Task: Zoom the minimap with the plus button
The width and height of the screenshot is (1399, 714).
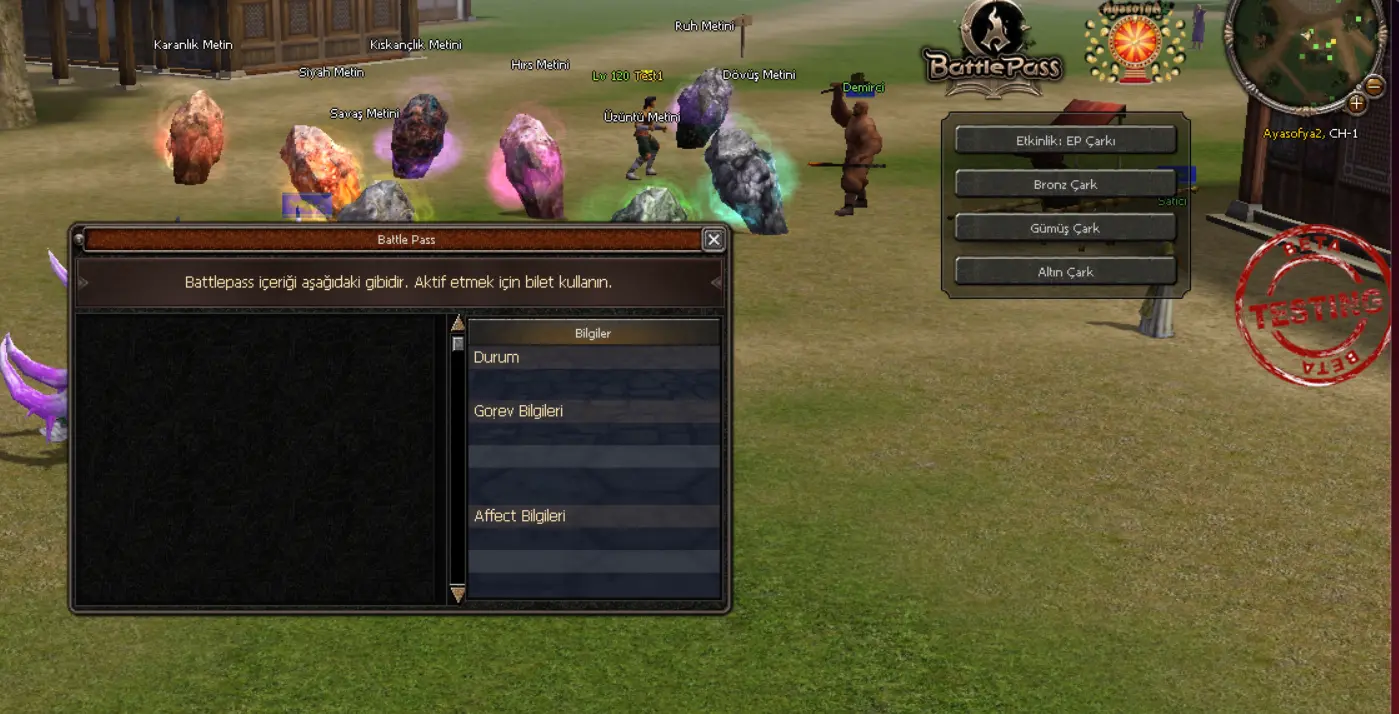Action: click(1356, 103)
